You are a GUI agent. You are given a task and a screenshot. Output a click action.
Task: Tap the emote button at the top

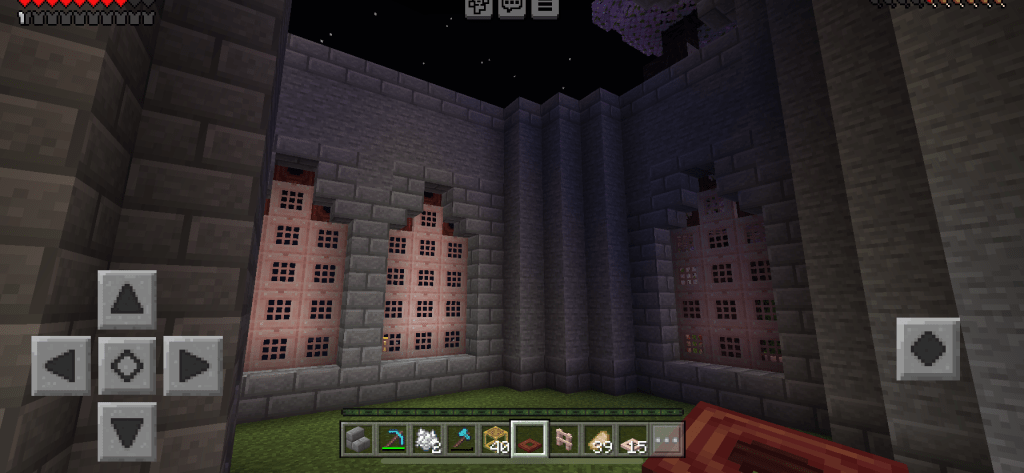478,7
